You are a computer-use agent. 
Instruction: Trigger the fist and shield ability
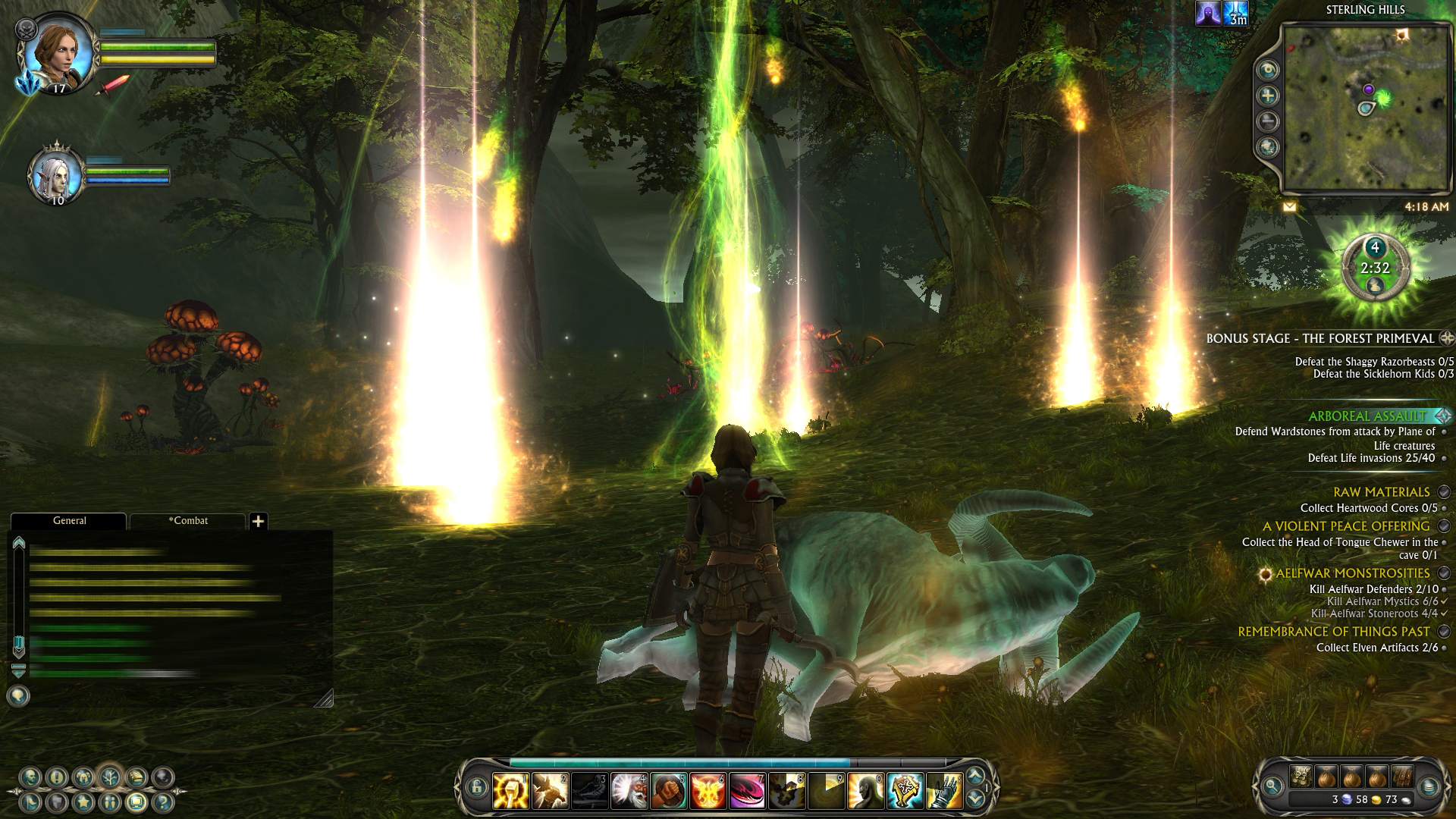coord(668,790)
